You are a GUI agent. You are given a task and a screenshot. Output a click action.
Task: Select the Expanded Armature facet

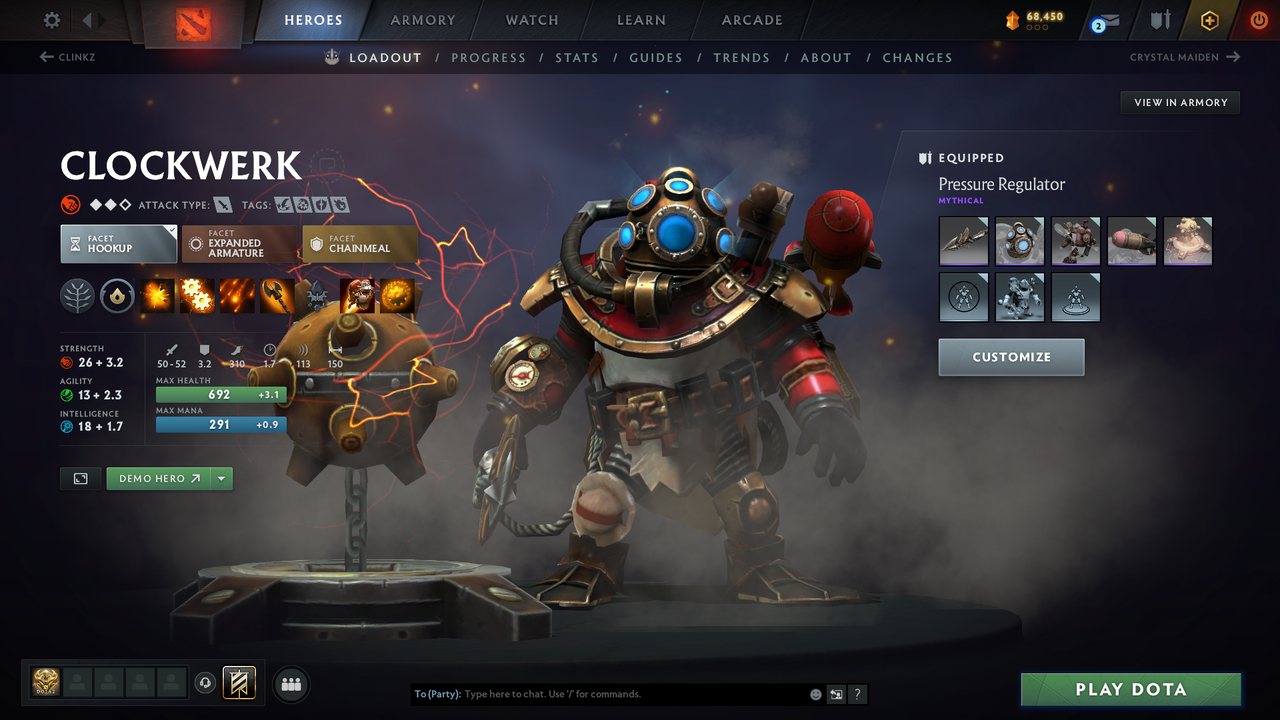240,243
